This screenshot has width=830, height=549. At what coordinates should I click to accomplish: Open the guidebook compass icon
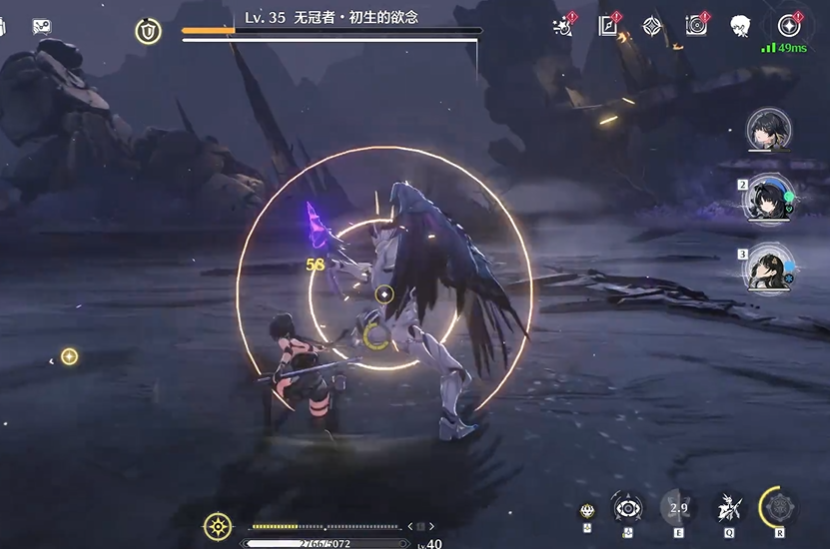coord(608,26)
